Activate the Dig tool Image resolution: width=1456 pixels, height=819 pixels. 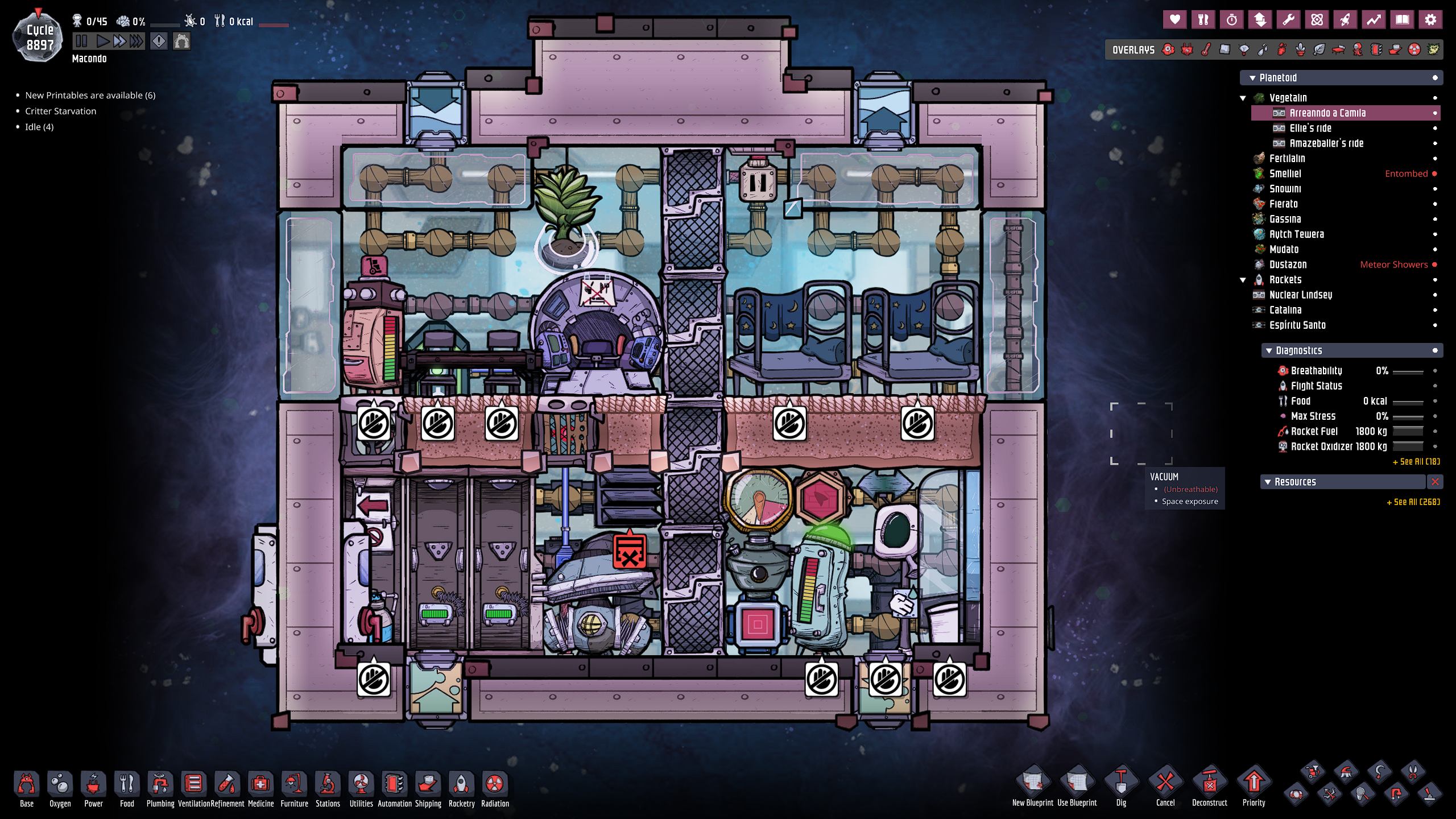[1120, 786]
